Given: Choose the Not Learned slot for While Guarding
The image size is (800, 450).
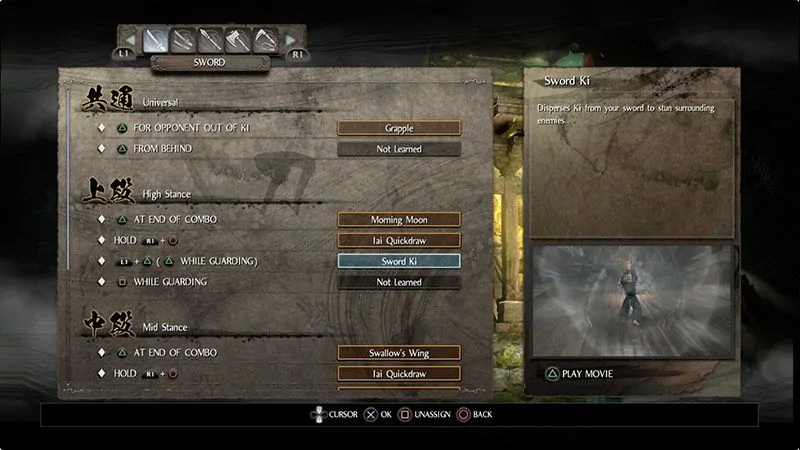Looking at the screenshot, I should [399, 282].
